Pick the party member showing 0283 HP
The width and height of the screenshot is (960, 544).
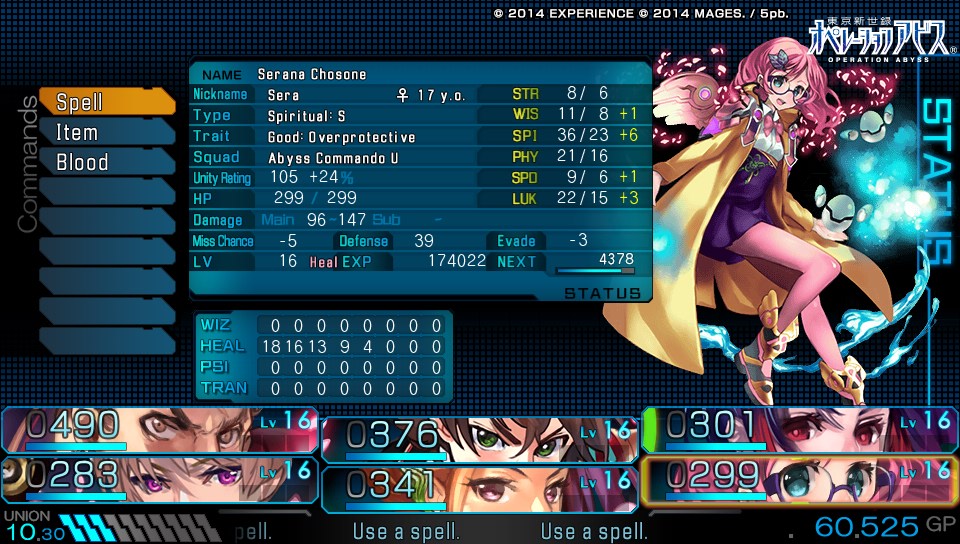[160, 477]
